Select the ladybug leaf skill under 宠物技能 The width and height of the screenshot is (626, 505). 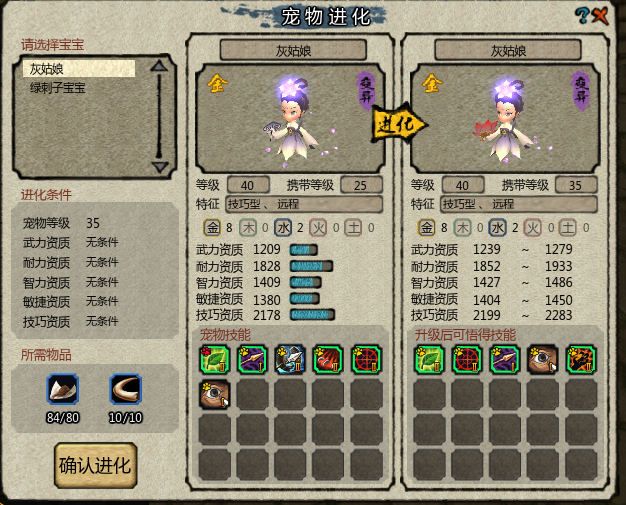click(215, 360)
